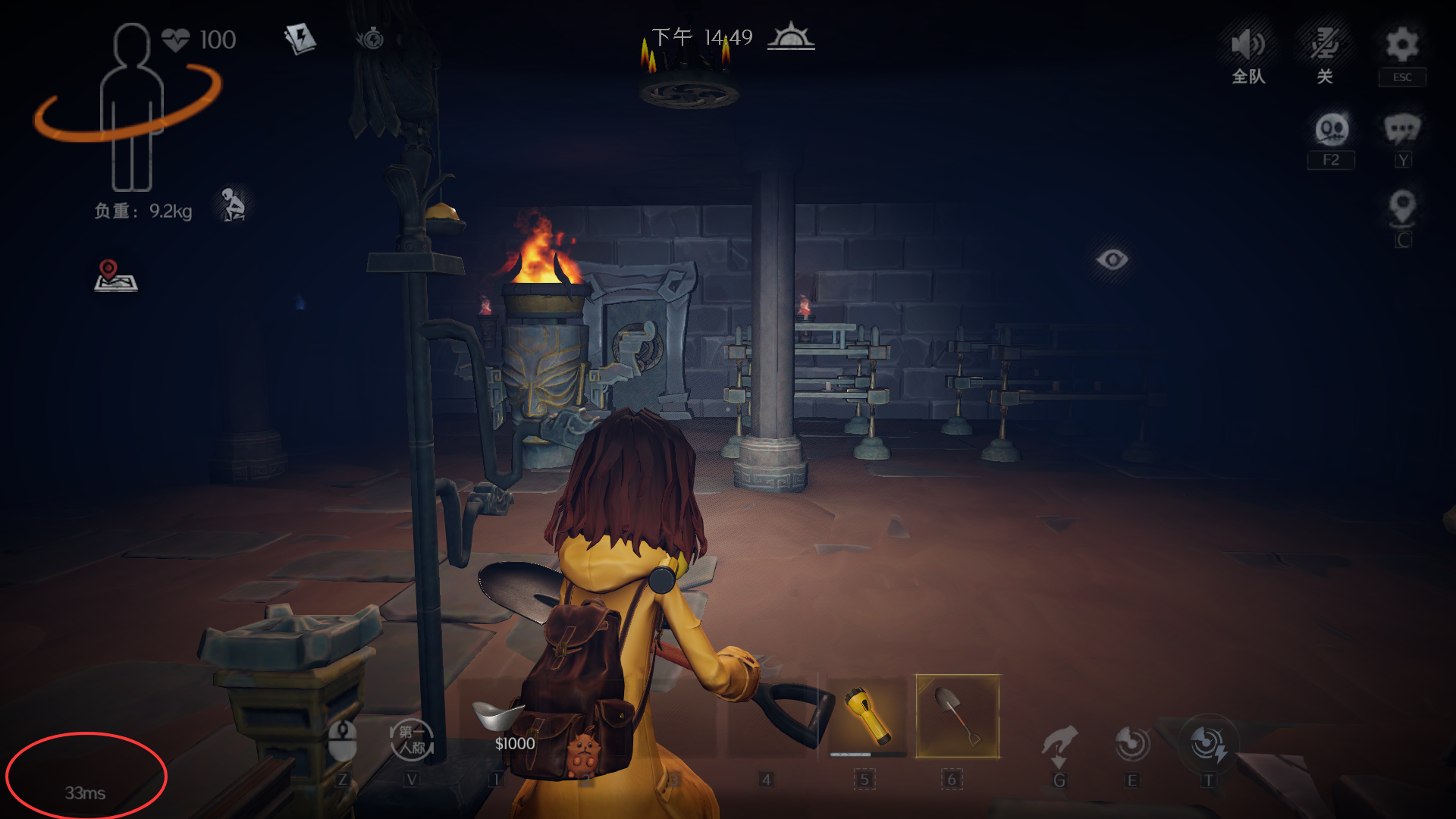Select the yellow flashlight slot
1456x819 pixels.
click(x=867, y=715)
